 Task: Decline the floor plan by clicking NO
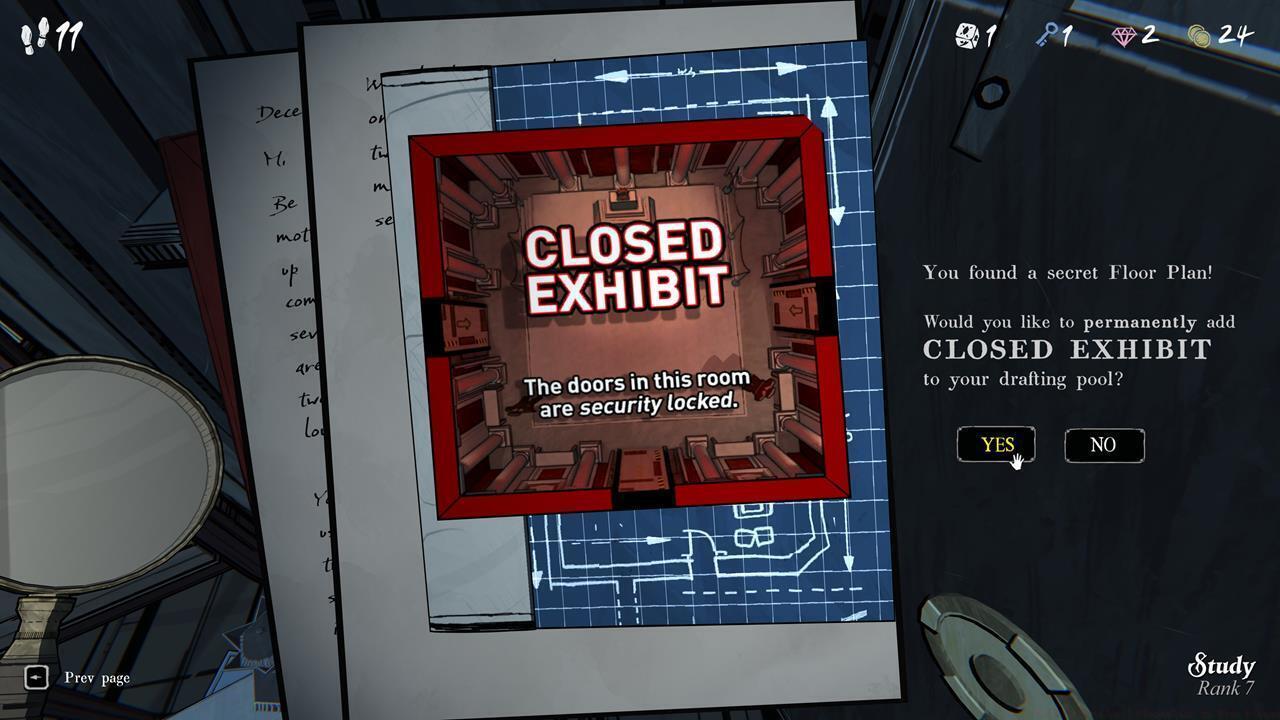point(1103,445)
